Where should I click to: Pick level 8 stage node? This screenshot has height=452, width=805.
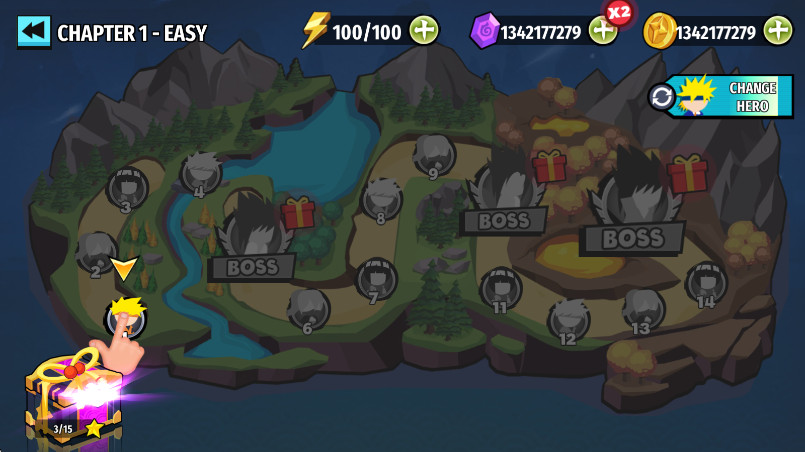coord(381,199)
